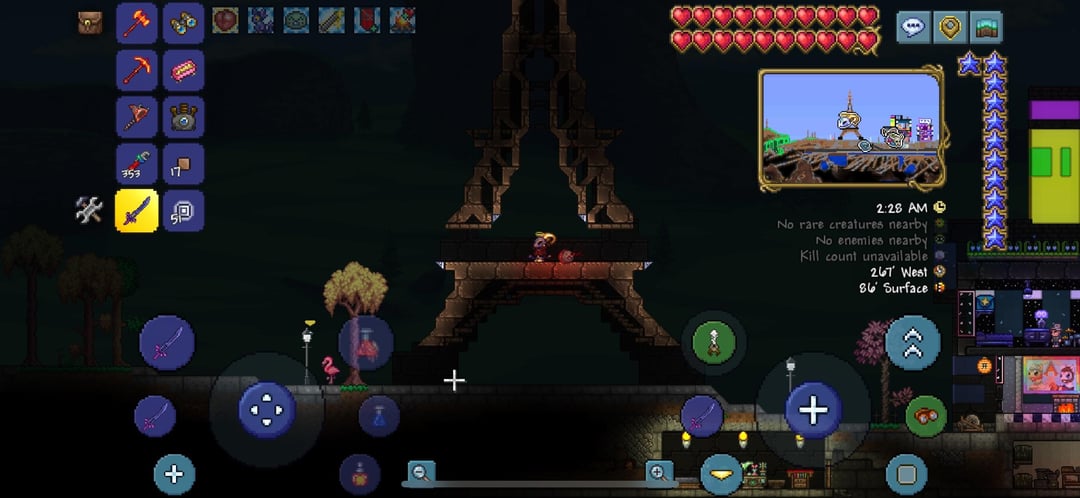Choose the block stack showing 17

click(x=183, y=163)
